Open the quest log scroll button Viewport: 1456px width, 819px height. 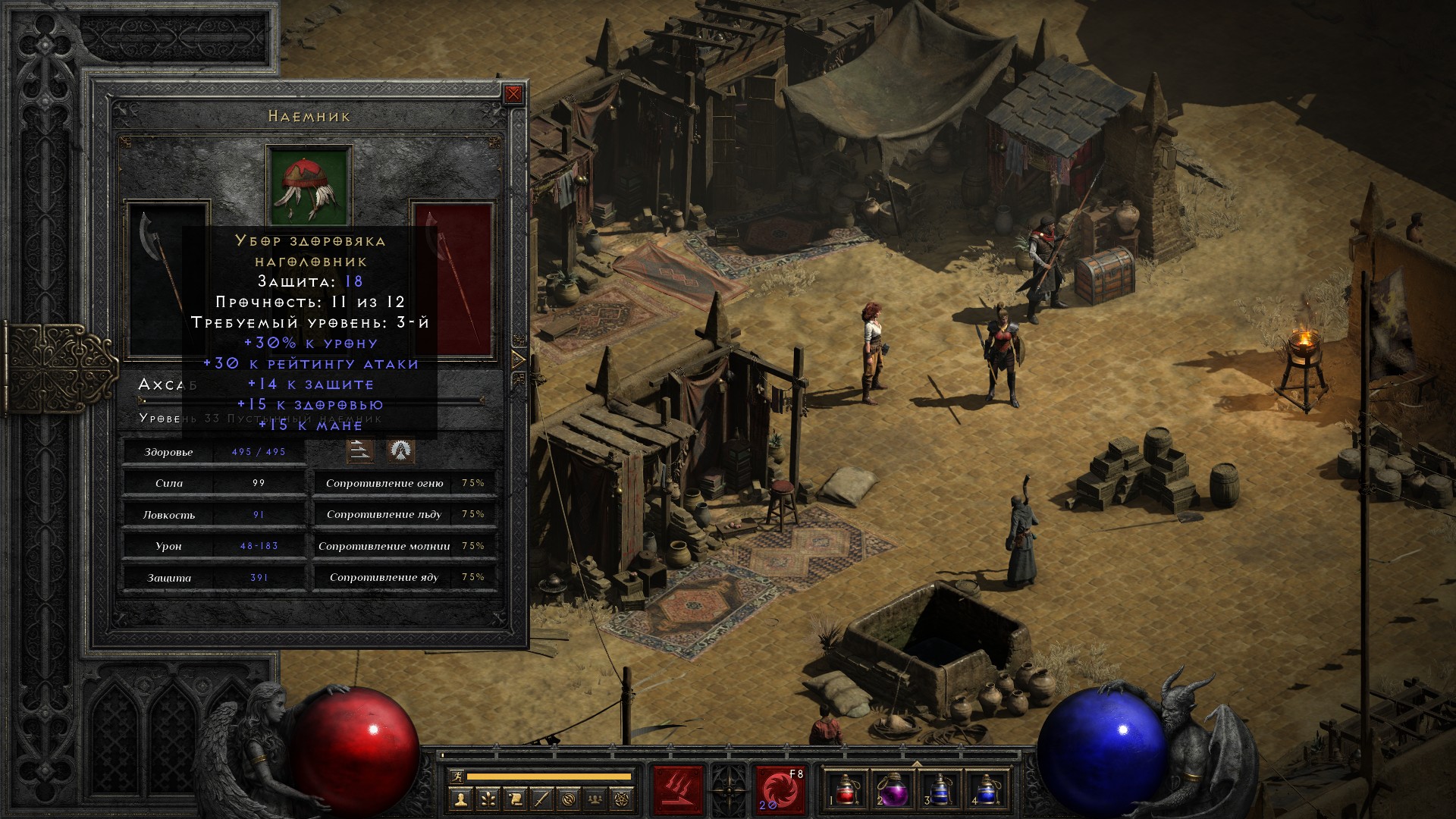pyautogui.click(x=515, y=799)
